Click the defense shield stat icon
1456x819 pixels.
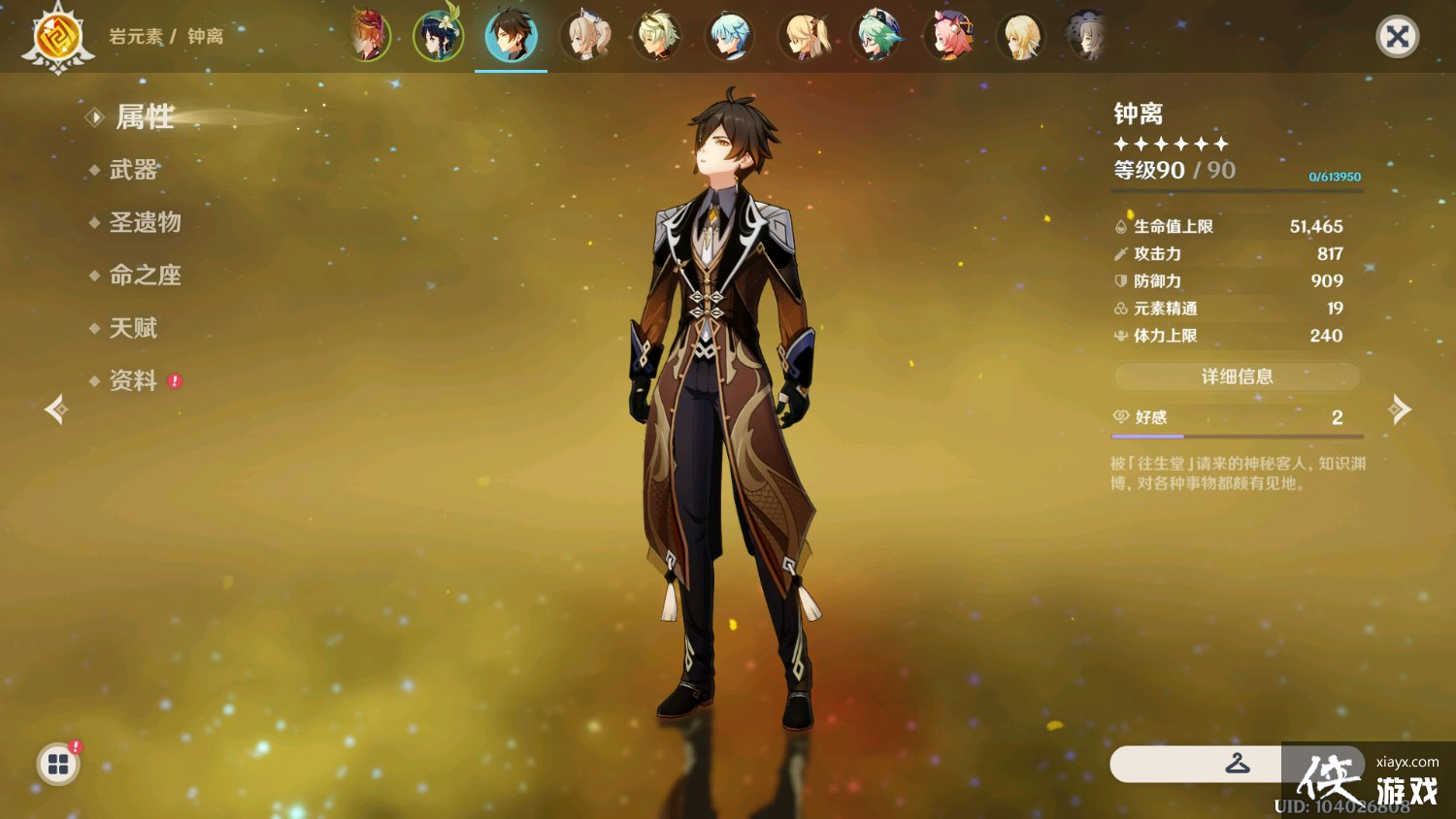[x=1120, y=280]
